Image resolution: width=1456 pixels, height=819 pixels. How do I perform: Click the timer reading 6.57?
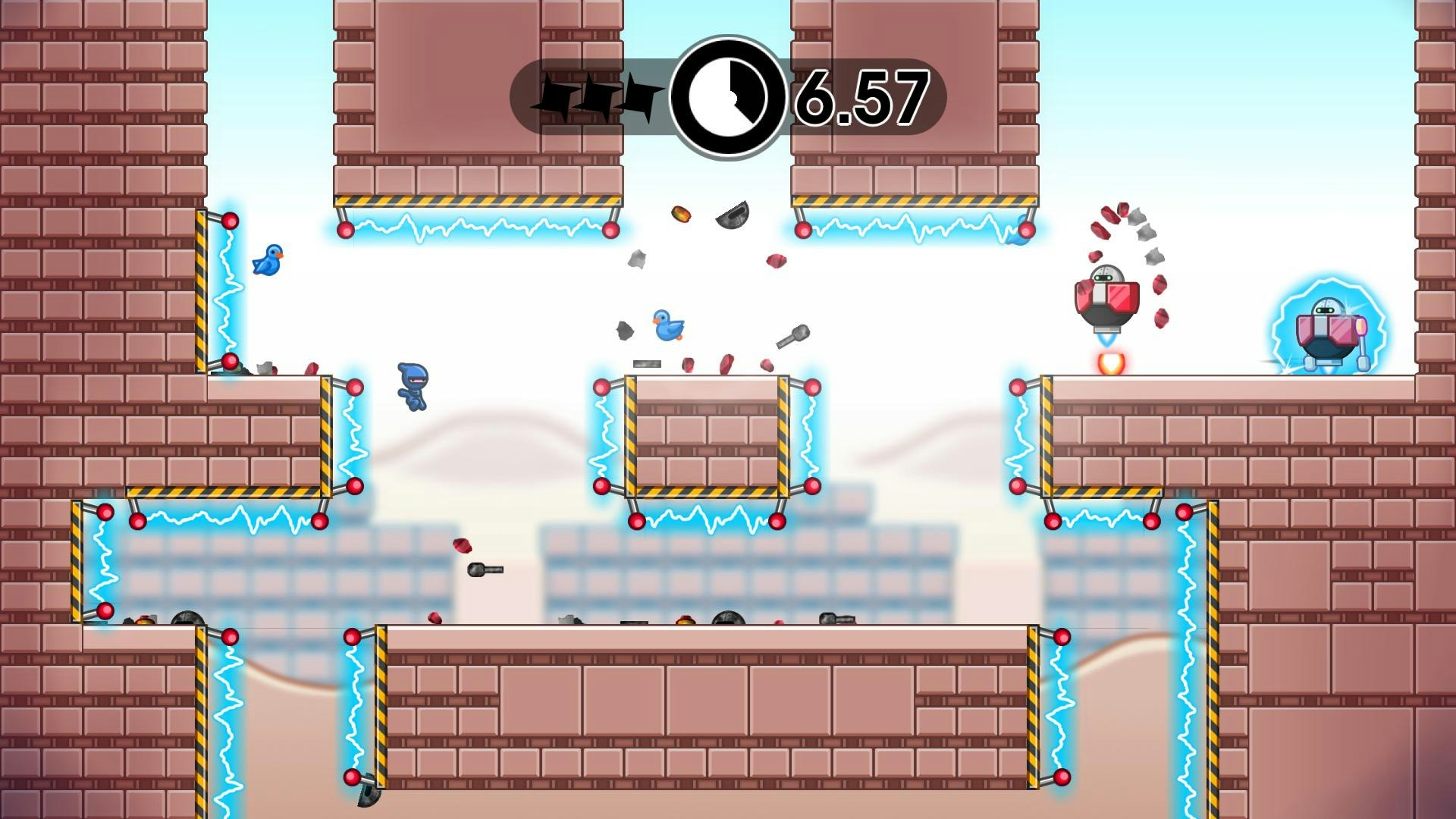864,95
